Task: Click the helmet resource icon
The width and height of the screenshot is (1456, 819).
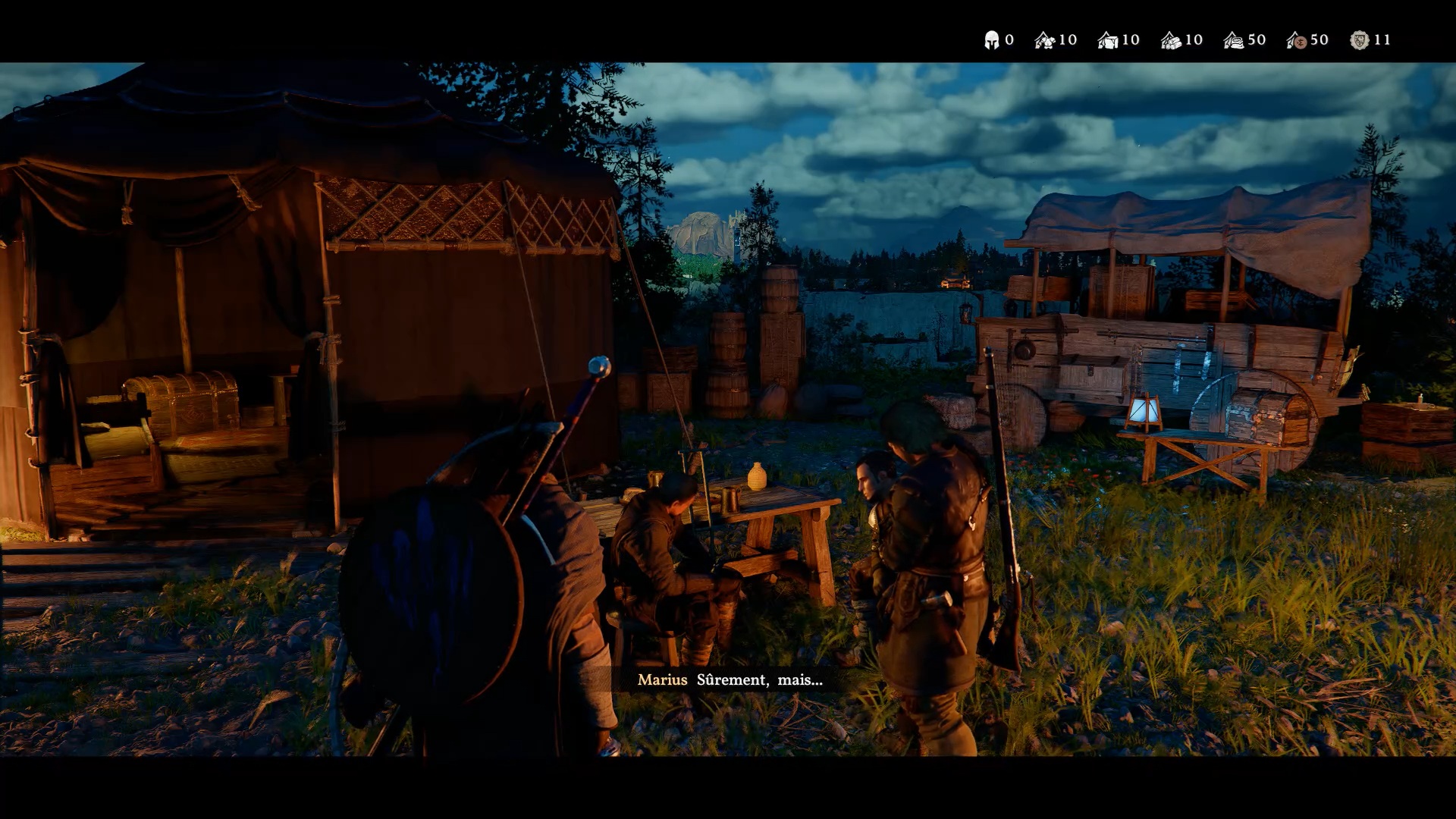Action: coord(991,40)
